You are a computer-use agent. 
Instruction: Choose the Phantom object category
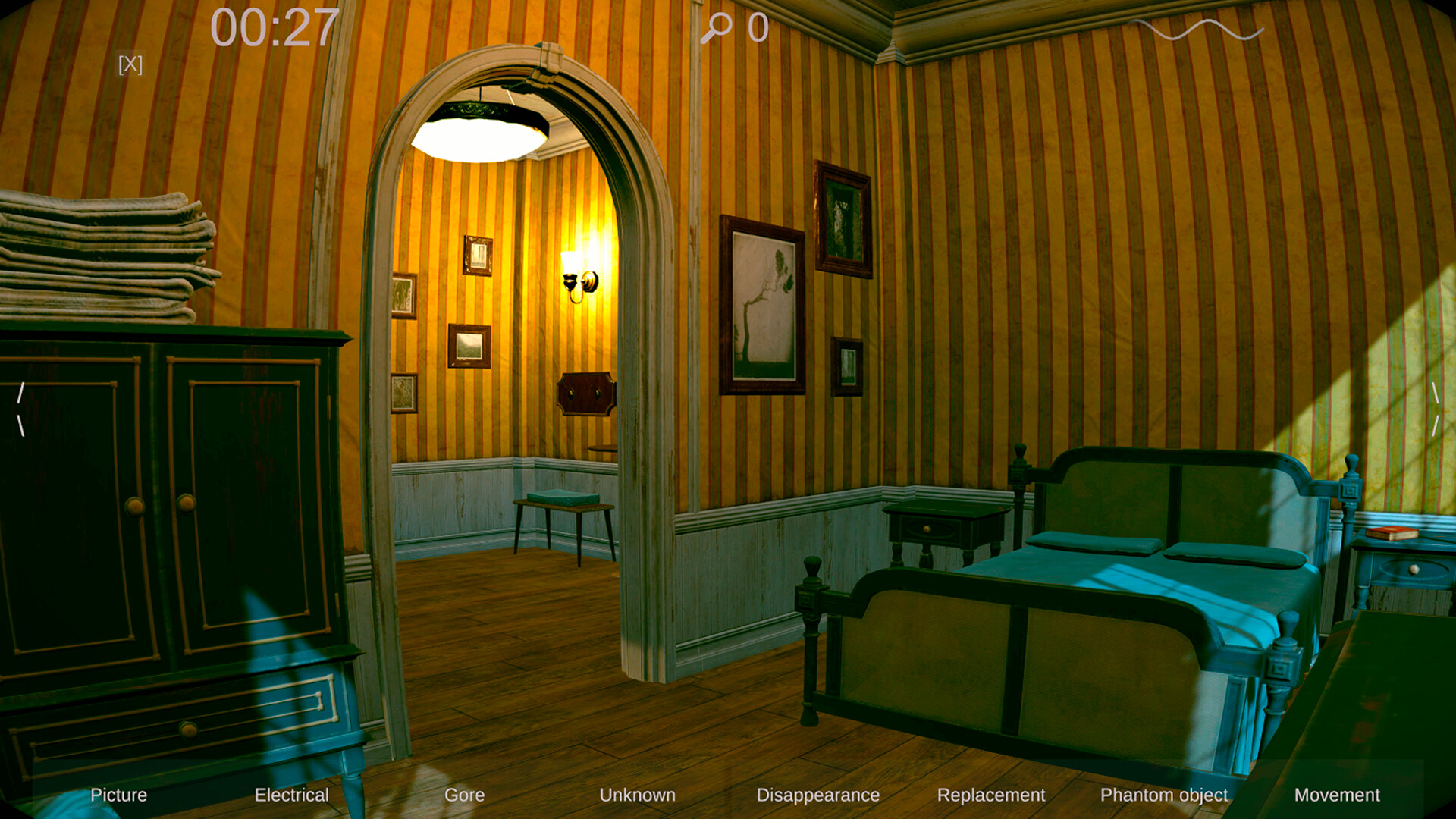click(1165, 795)
